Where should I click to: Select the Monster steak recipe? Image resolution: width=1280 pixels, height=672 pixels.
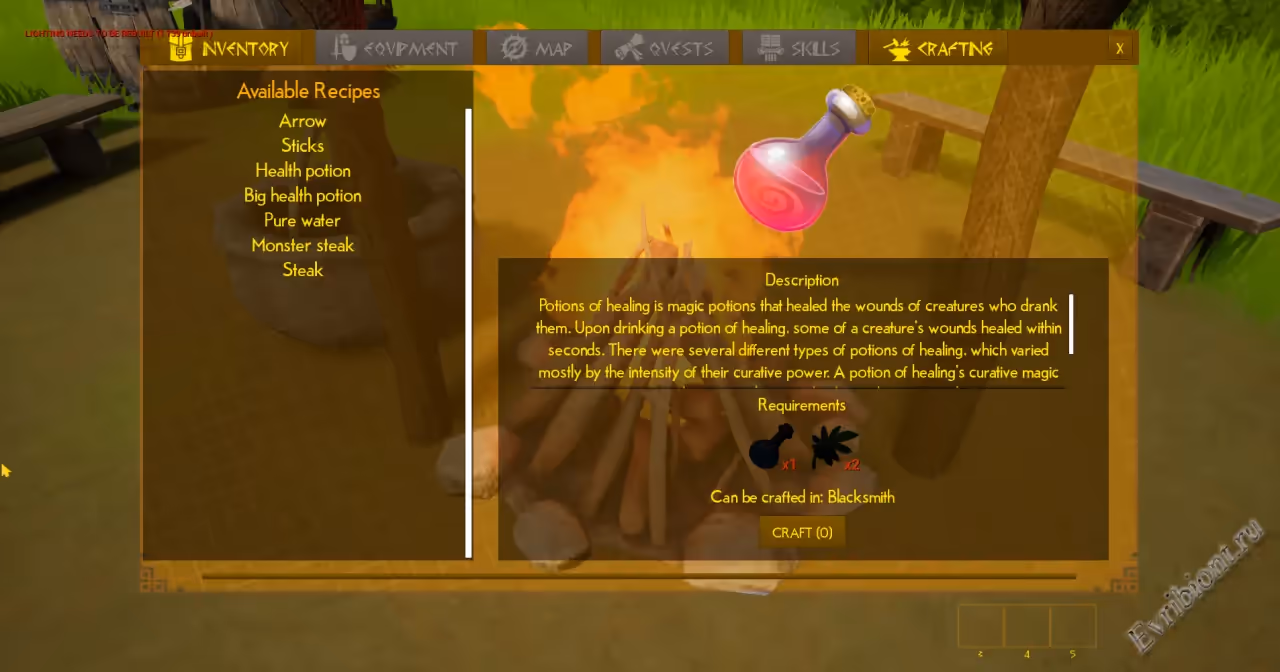point(303,246)
